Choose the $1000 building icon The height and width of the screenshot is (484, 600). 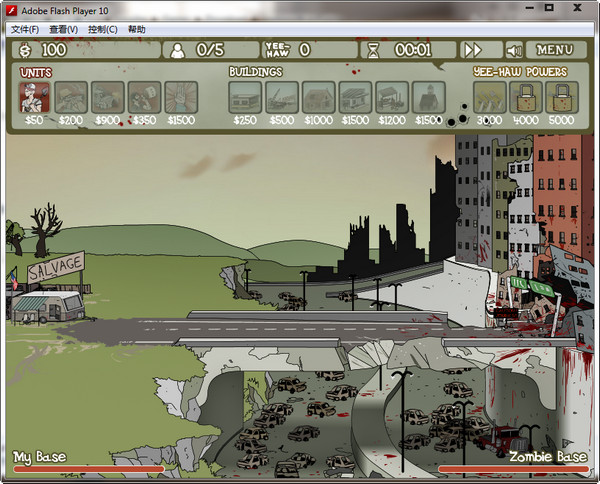pyautogui.click(x=319, y=96)
